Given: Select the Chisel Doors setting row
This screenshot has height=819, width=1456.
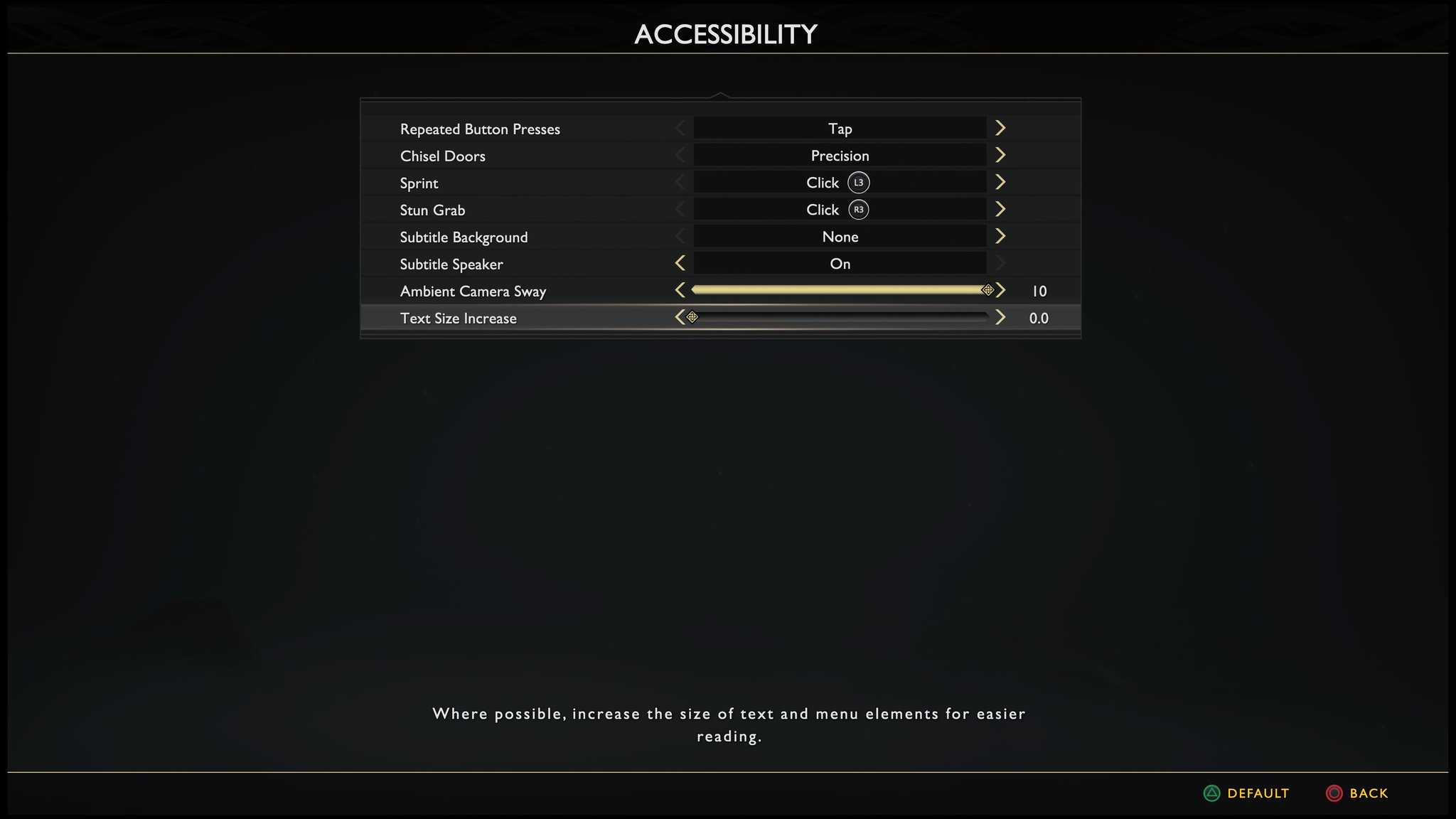Looking at the screenshot, I should 442,156.
